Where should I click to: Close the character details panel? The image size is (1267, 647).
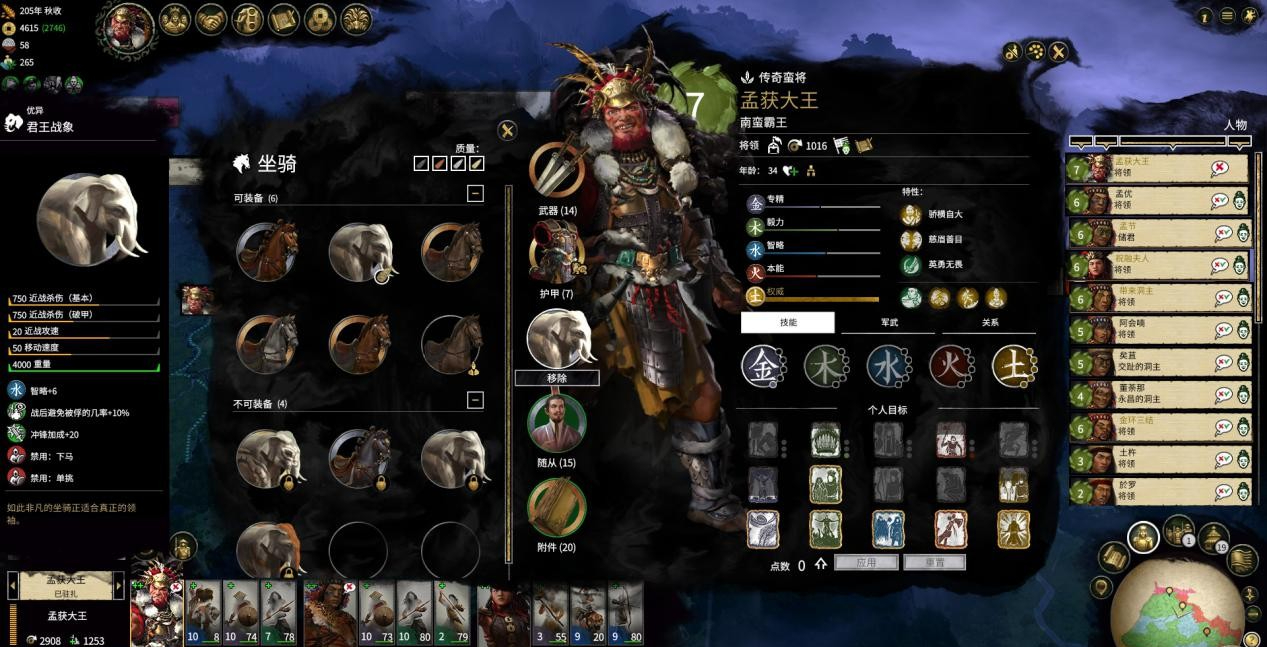coord(1058,52)
